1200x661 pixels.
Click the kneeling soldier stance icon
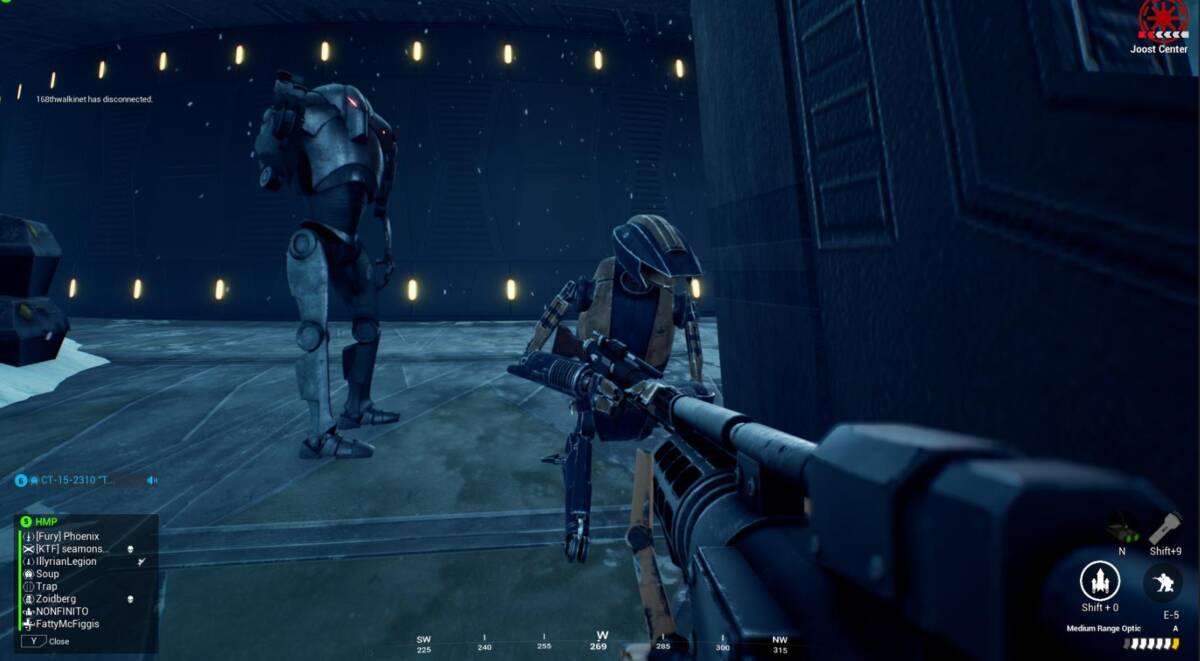coord(1163,581)
